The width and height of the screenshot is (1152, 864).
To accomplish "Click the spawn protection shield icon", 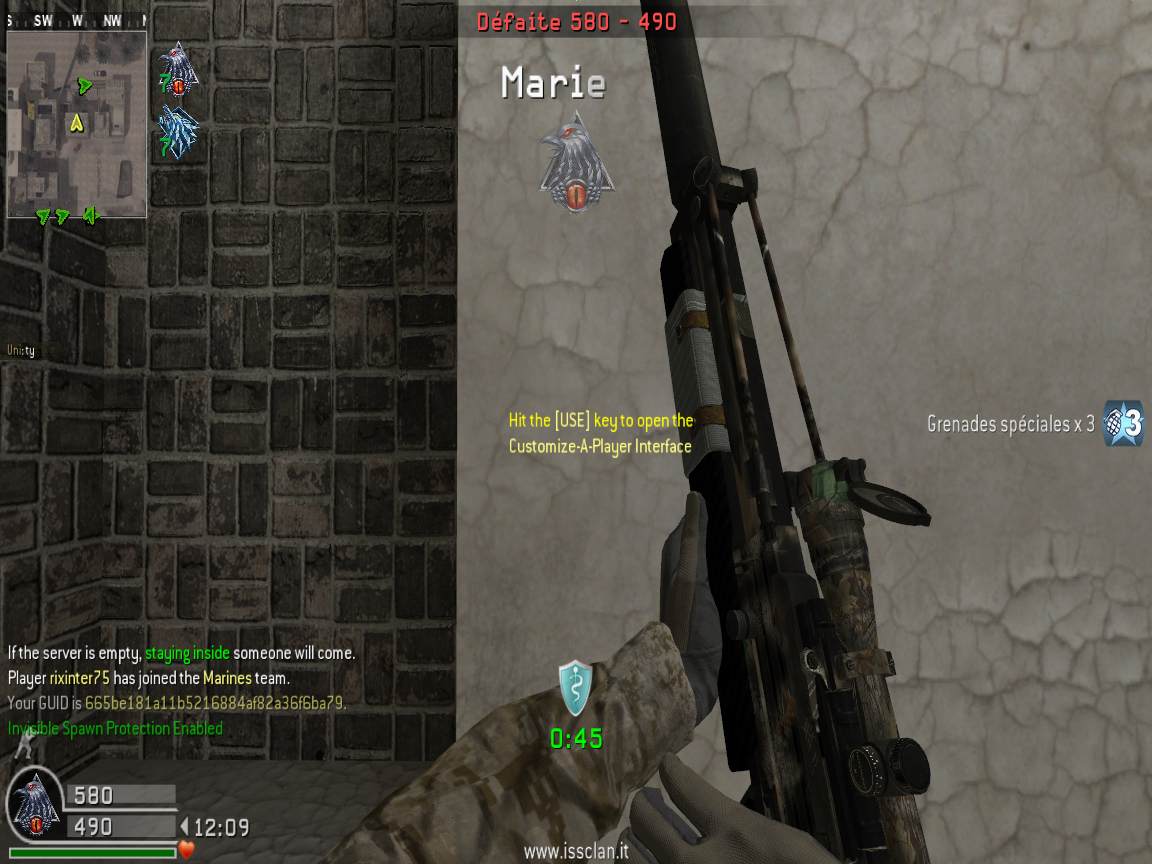I will click(575, 688).
